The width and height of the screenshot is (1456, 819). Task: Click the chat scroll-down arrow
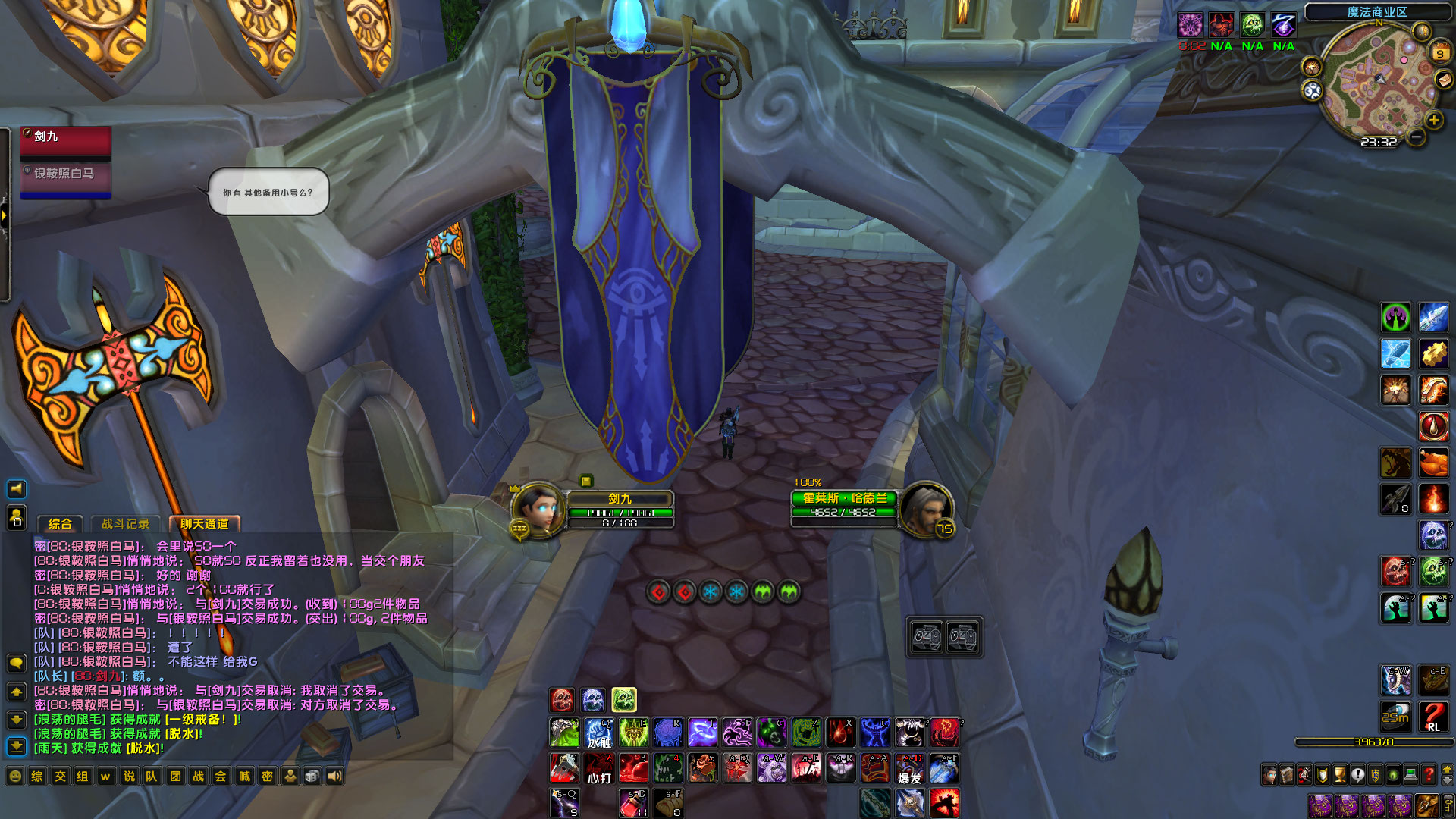(17, 720)
